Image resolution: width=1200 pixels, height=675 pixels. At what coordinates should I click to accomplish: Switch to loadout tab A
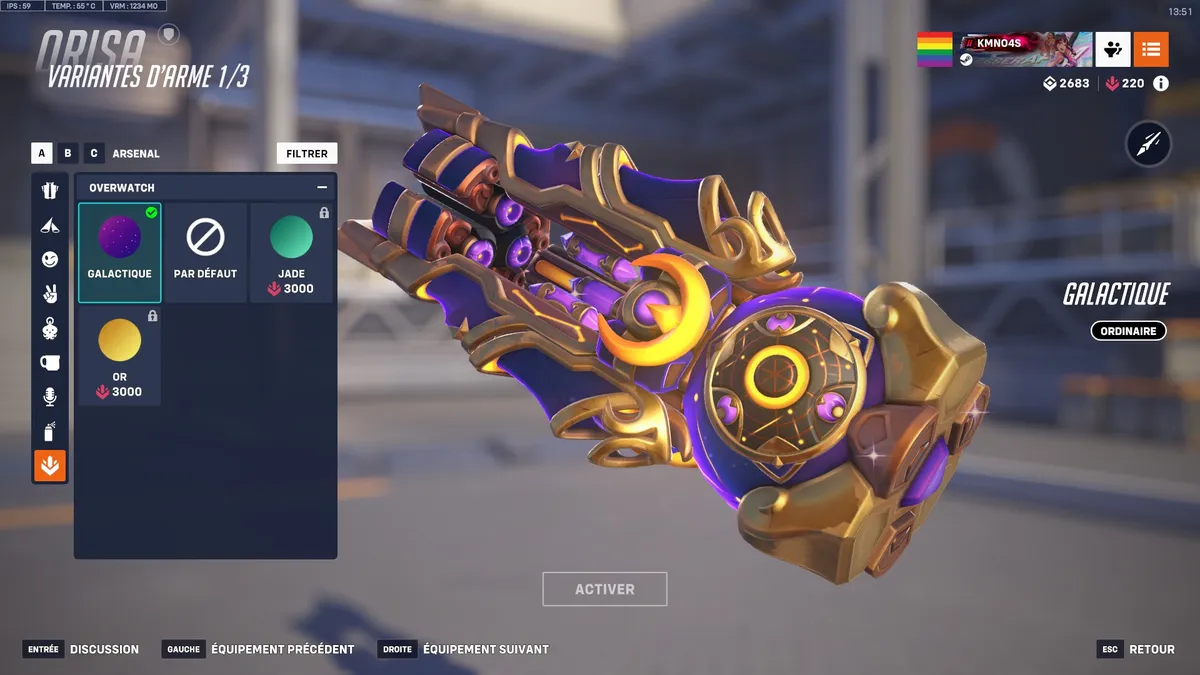(x=42, y=154)
